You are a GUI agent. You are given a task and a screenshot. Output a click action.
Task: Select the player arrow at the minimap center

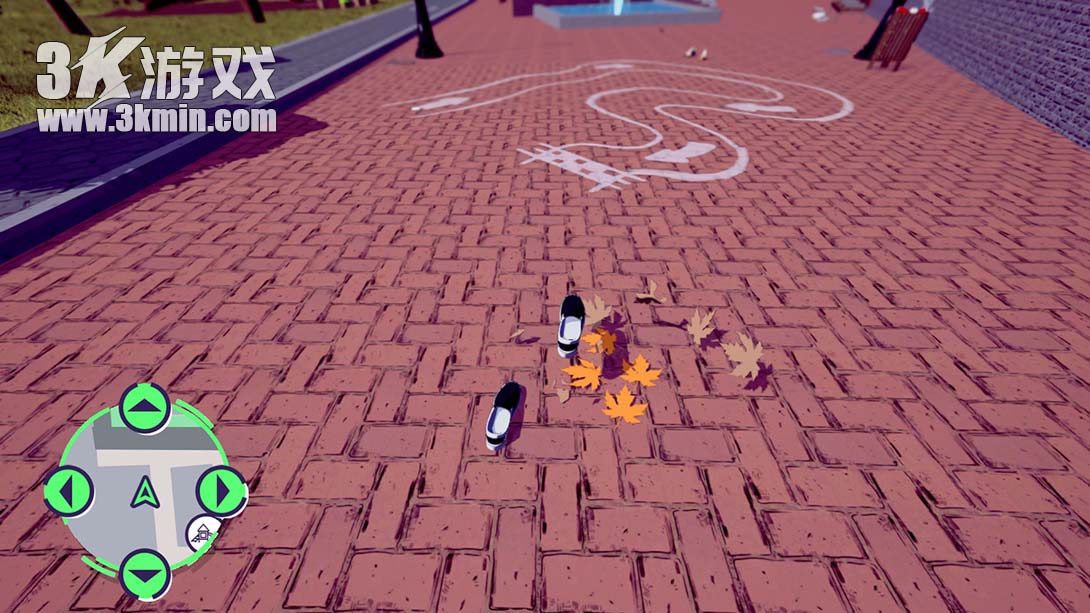pos(145,492)
